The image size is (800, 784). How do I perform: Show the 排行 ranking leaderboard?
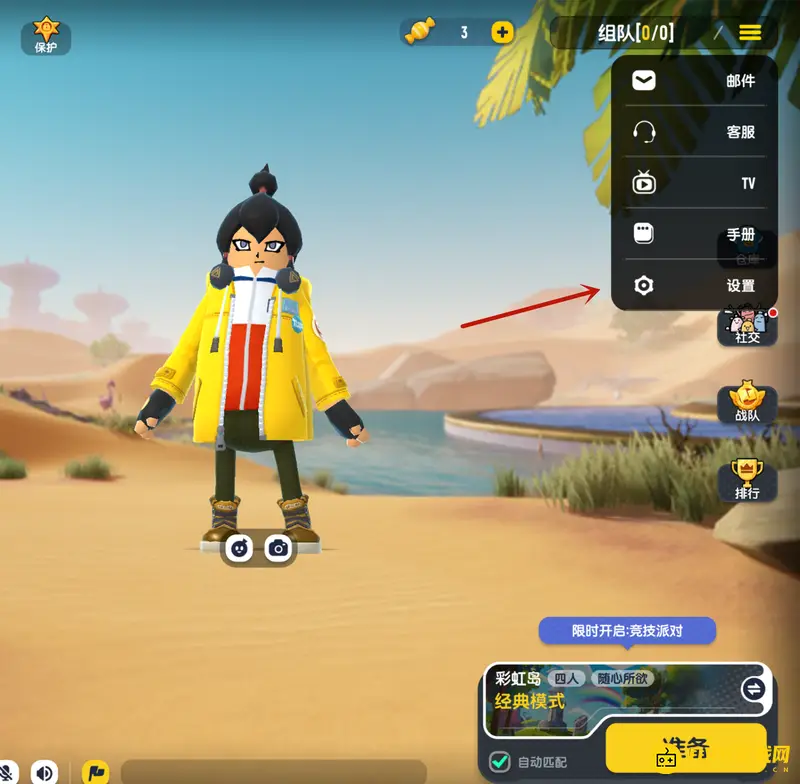coord(747,480)
